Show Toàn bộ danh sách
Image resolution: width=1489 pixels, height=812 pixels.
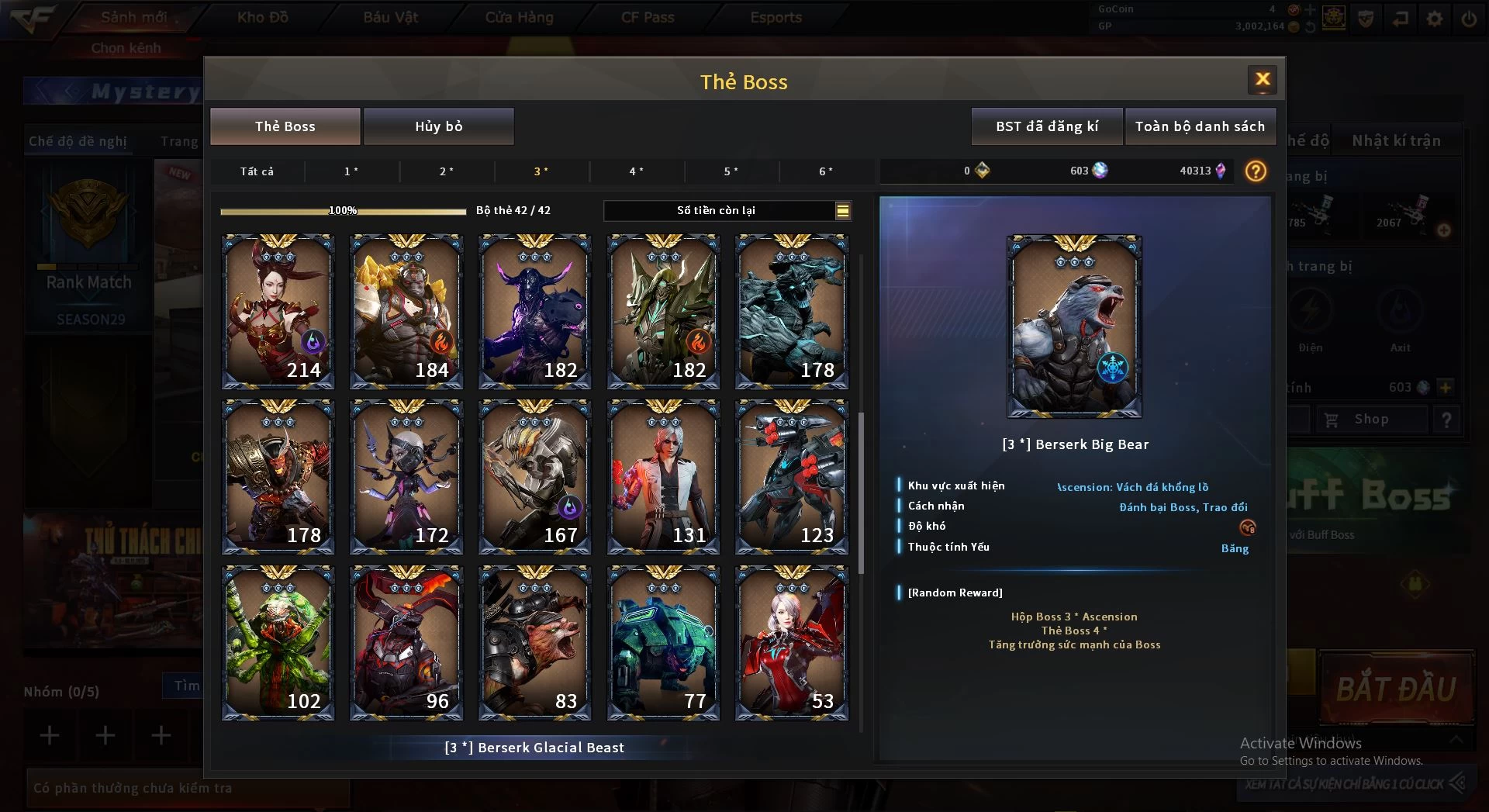(1199, 126)
